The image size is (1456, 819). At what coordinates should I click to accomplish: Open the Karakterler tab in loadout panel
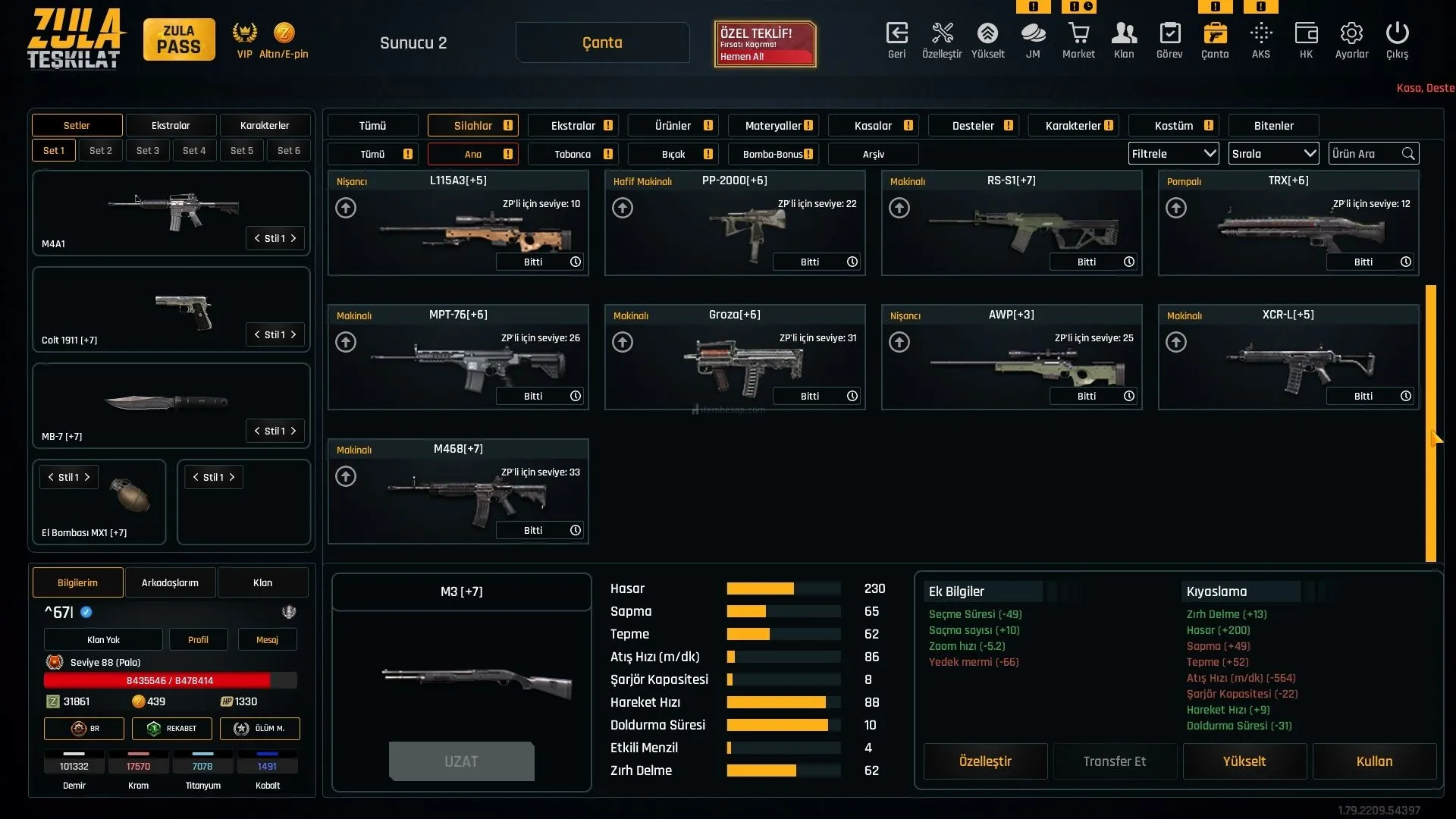265,126
